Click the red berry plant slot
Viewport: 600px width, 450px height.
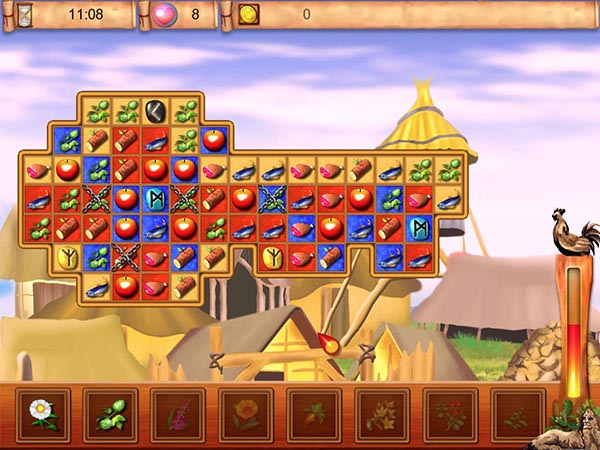pyautogui.click(x=449, y=414)
